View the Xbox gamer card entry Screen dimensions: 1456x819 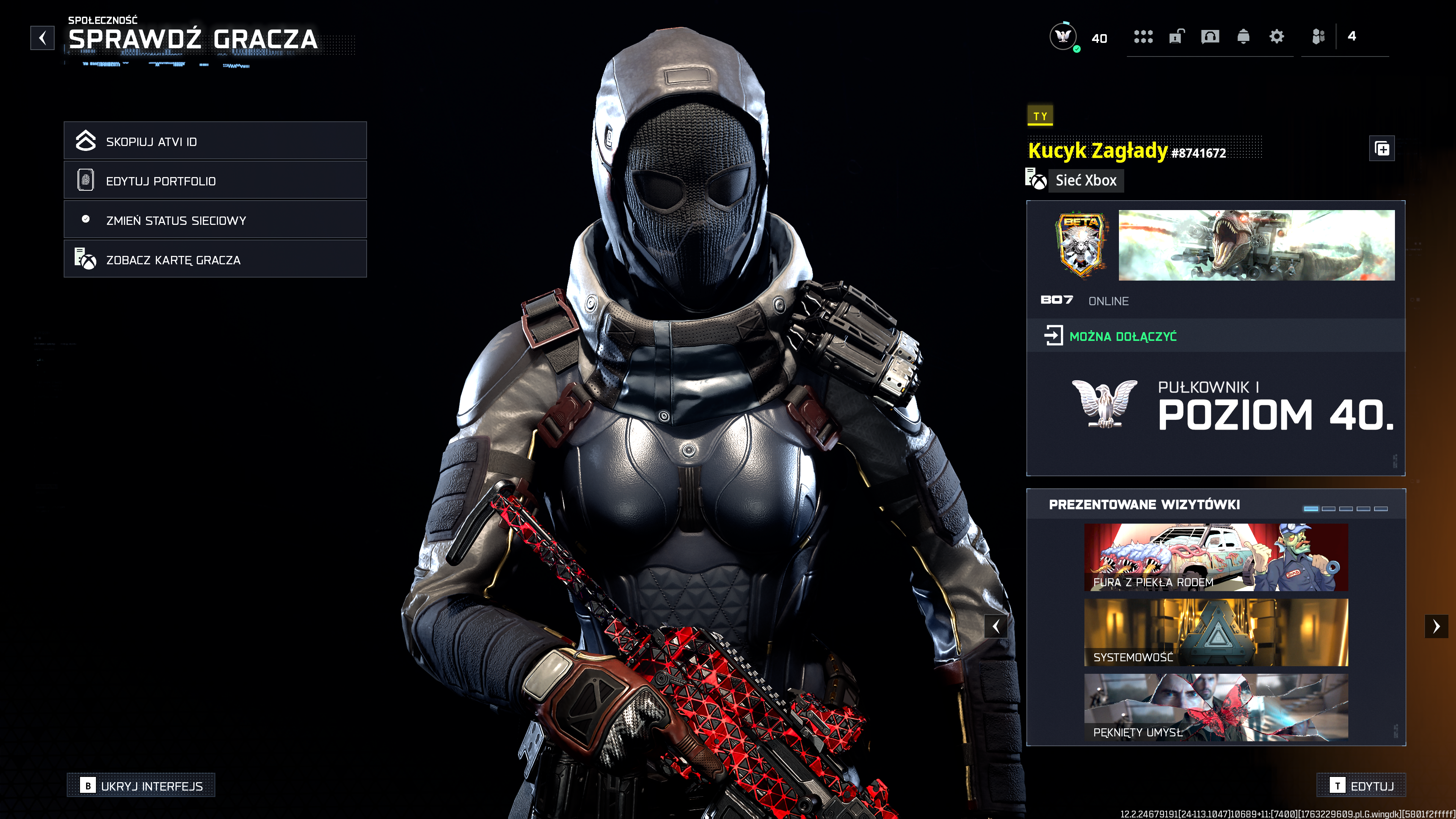pos(215,259)
